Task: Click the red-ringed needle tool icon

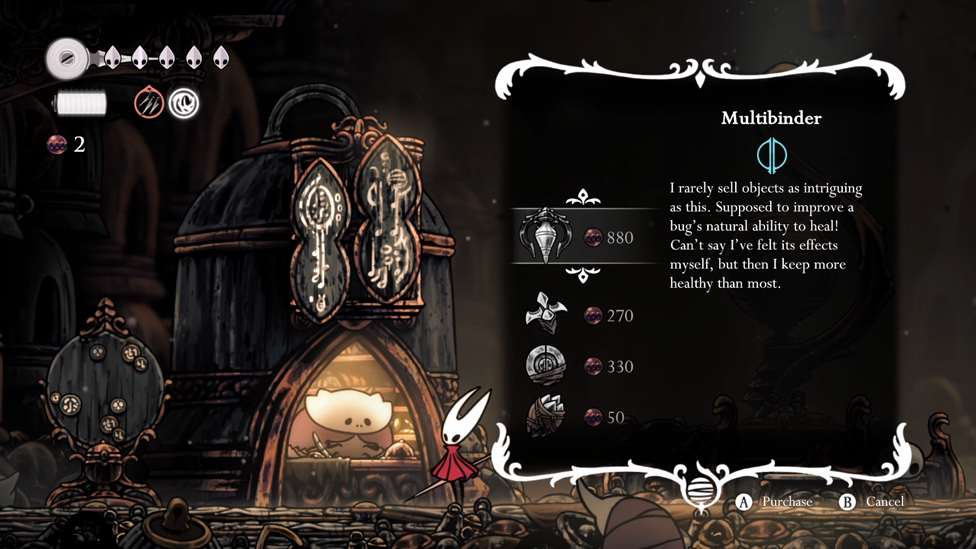Action: 149,103
